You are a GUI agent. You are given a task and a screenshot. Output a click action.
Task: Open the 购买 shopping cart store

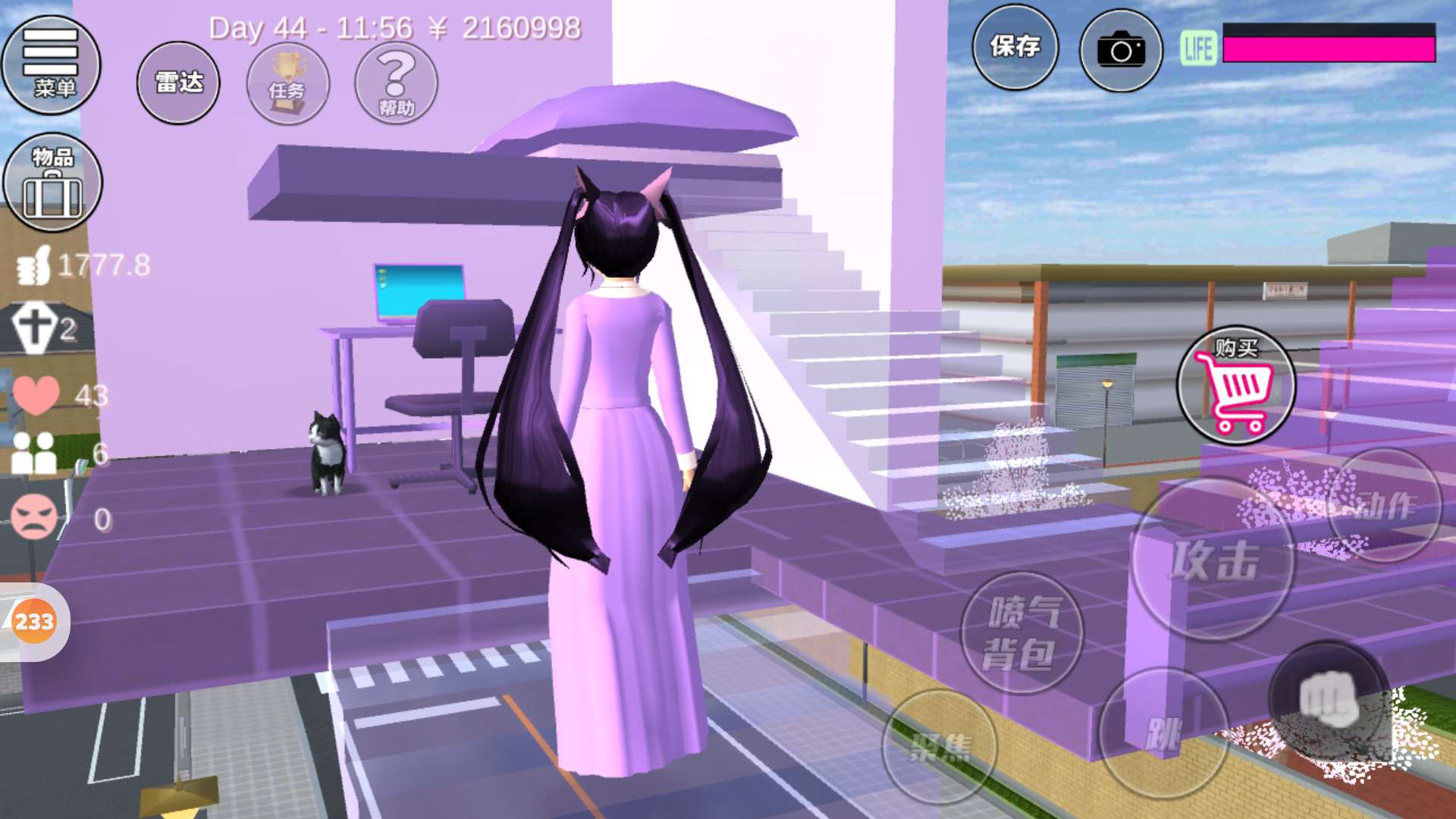(1235, 385)
